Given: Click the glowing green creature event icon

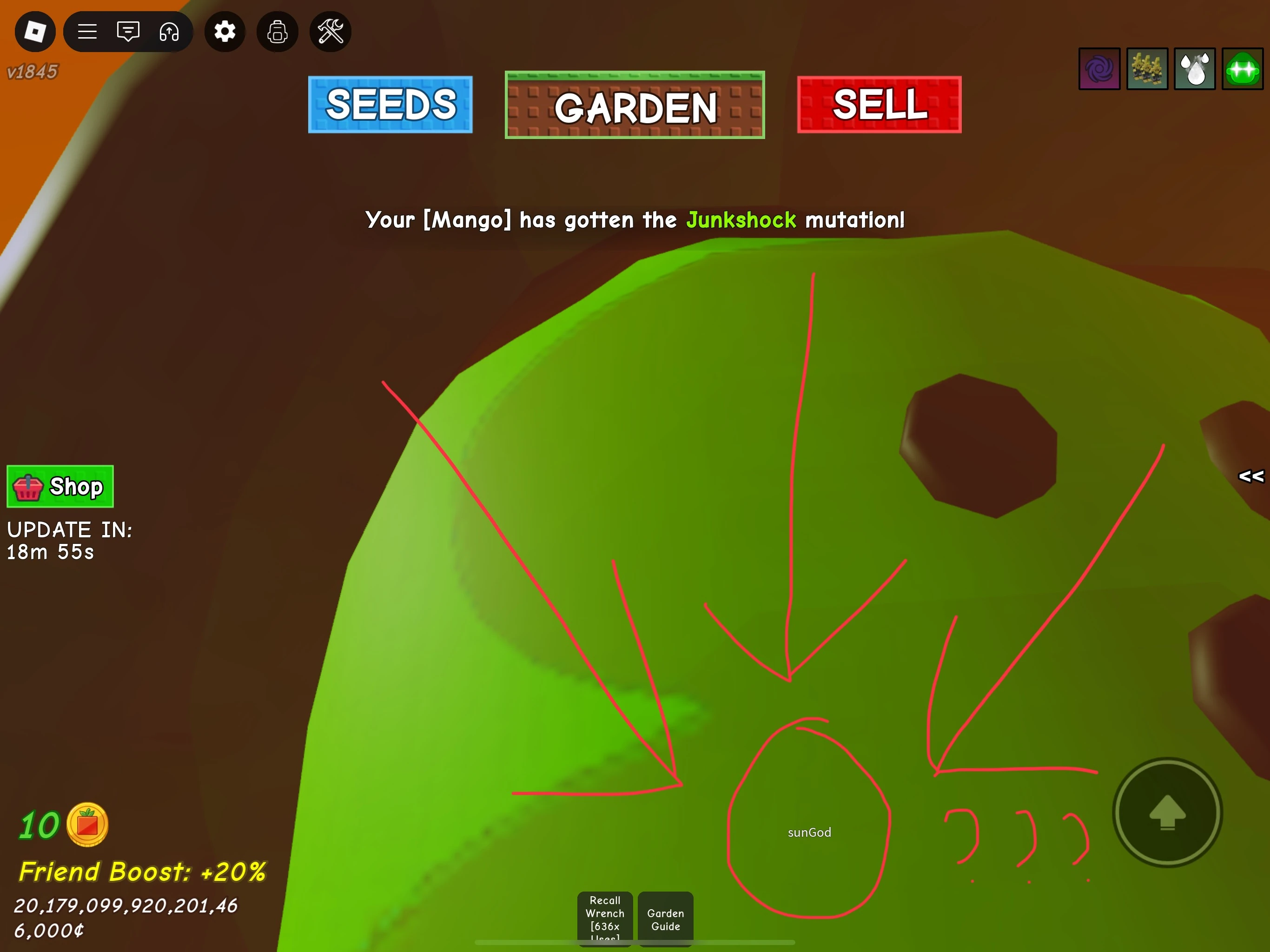Looking at the screenshot, I should (x=1242, y=69).
